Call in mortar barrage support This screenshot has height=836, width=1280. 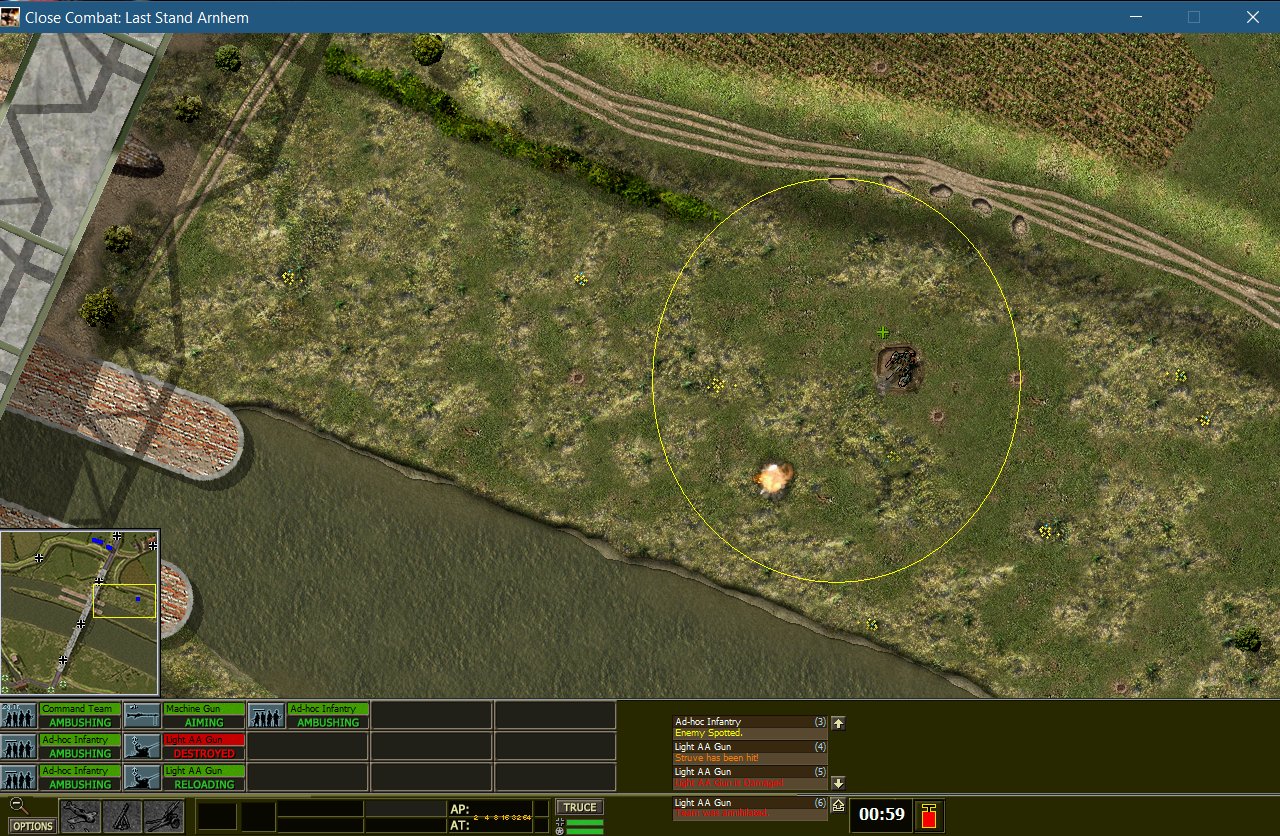pos(122,816)
